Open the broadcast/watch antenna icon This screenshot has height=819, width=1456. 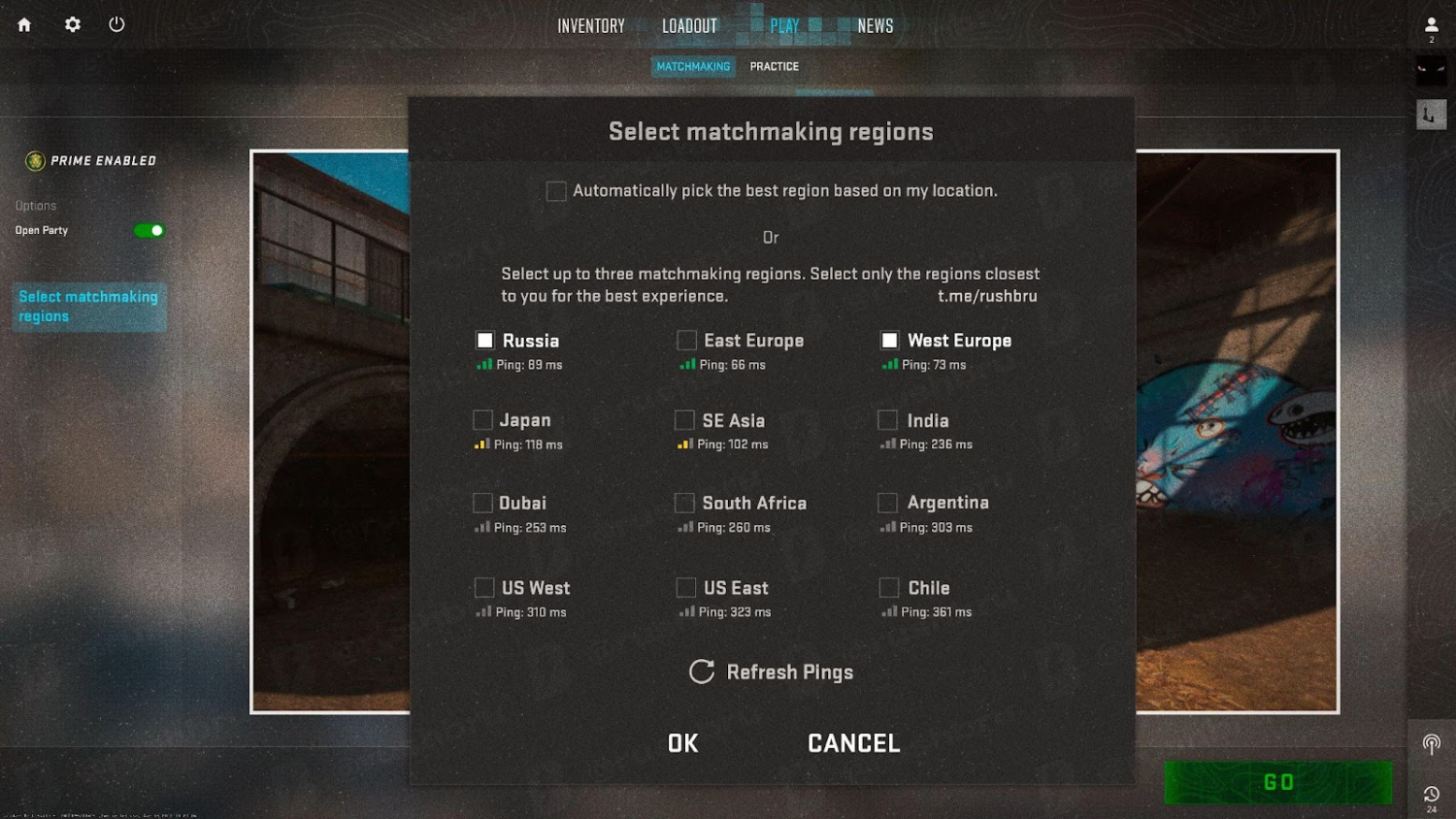coord(1431,744)
